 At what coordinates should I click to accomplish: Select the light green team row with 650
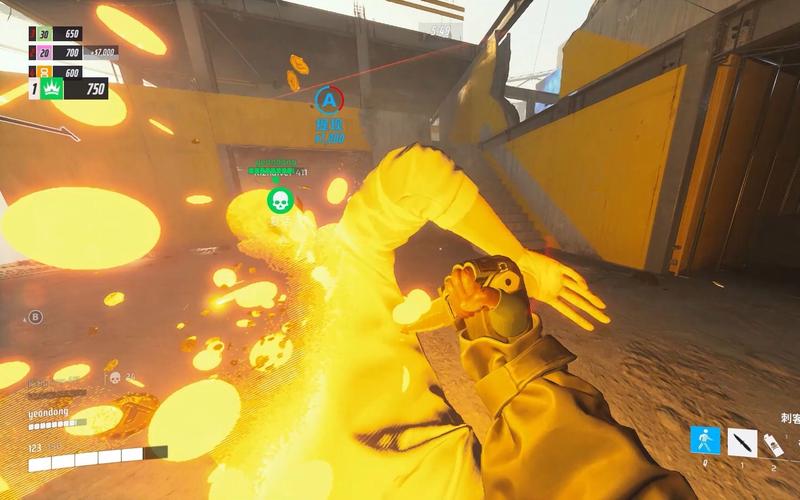click(58, 34)
